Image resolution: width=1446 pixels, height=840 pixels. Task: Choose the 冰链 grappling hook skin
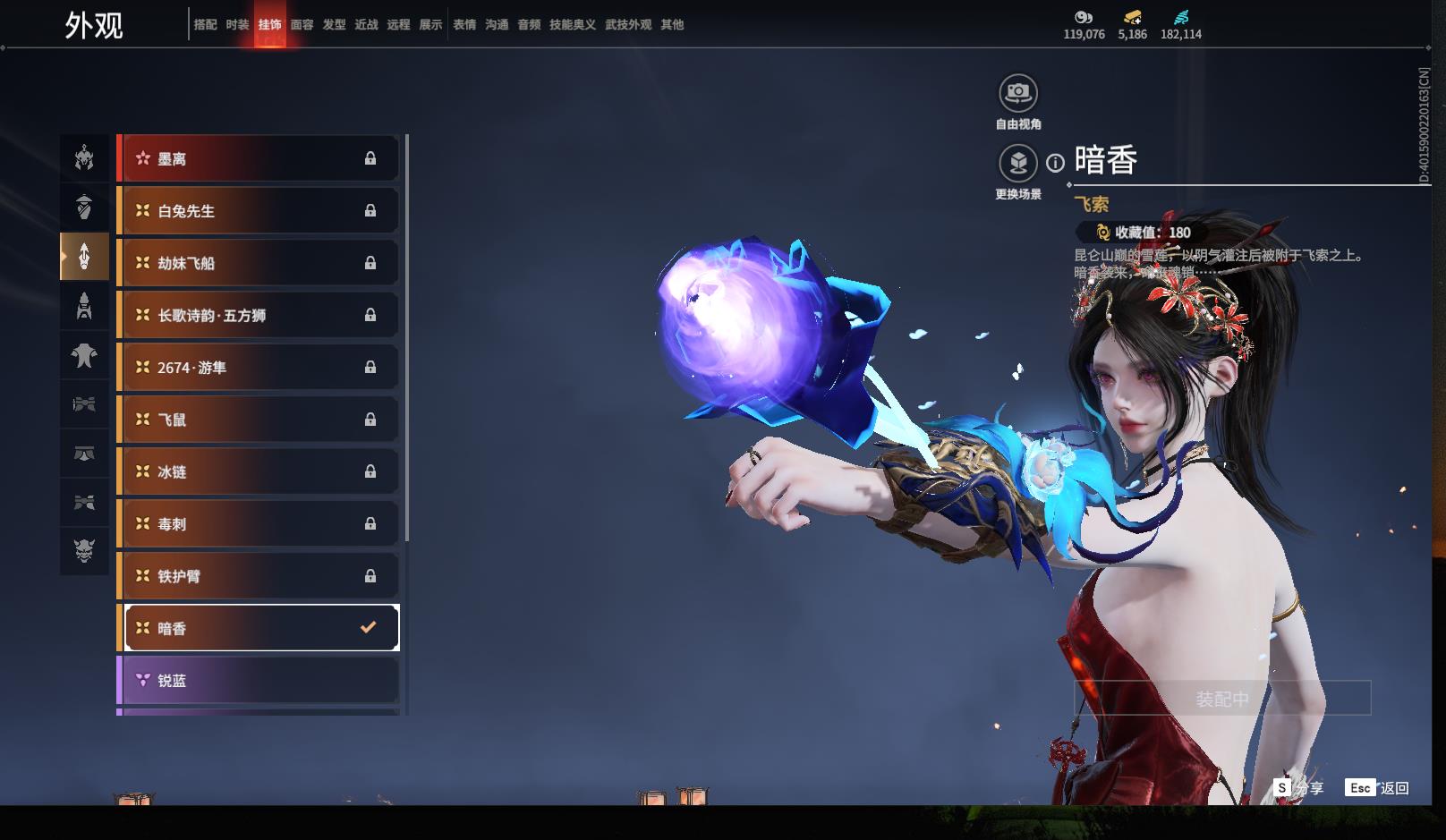258,471
